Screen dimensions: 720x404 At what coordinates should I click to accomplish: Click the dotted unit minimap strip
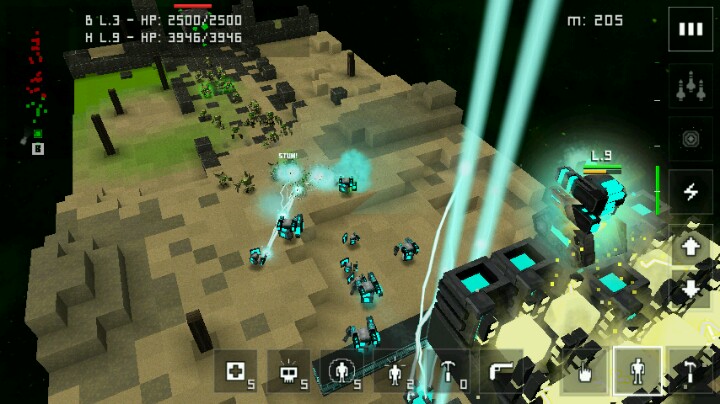click(x=36, y=92)
